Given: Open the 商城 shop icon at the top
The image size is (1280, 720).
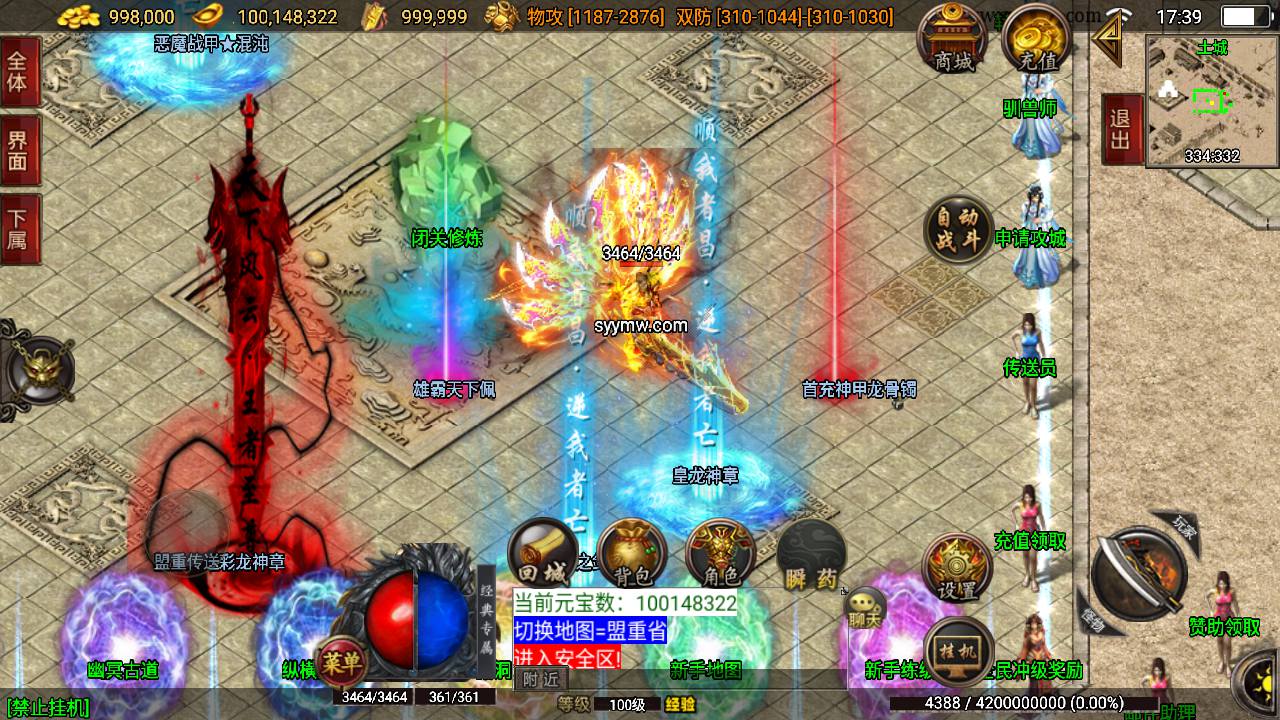Looking at the screenshot, I should click(x=951, y=40).
